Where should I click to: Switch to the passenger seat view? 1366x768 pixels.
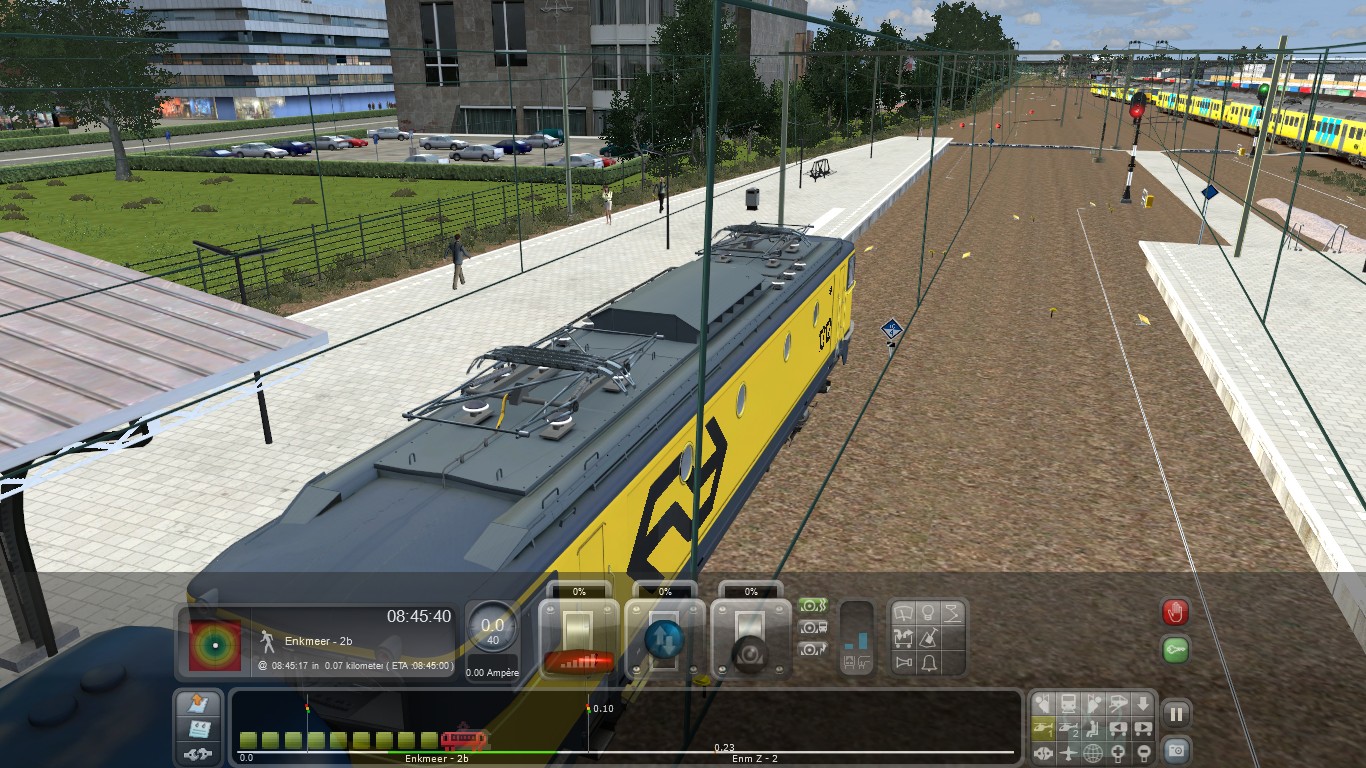1093,728
